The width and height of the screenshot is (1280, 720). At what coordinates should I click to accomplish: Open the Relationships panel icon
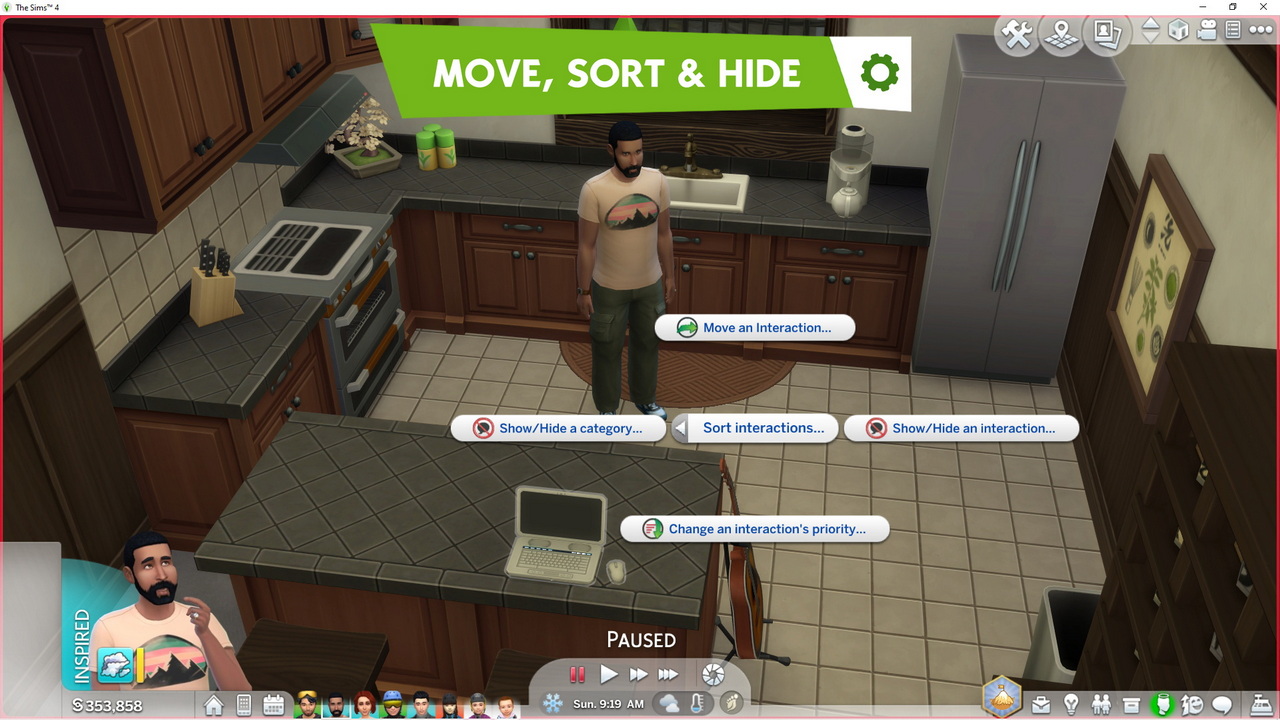click(x=1102, y=706)
